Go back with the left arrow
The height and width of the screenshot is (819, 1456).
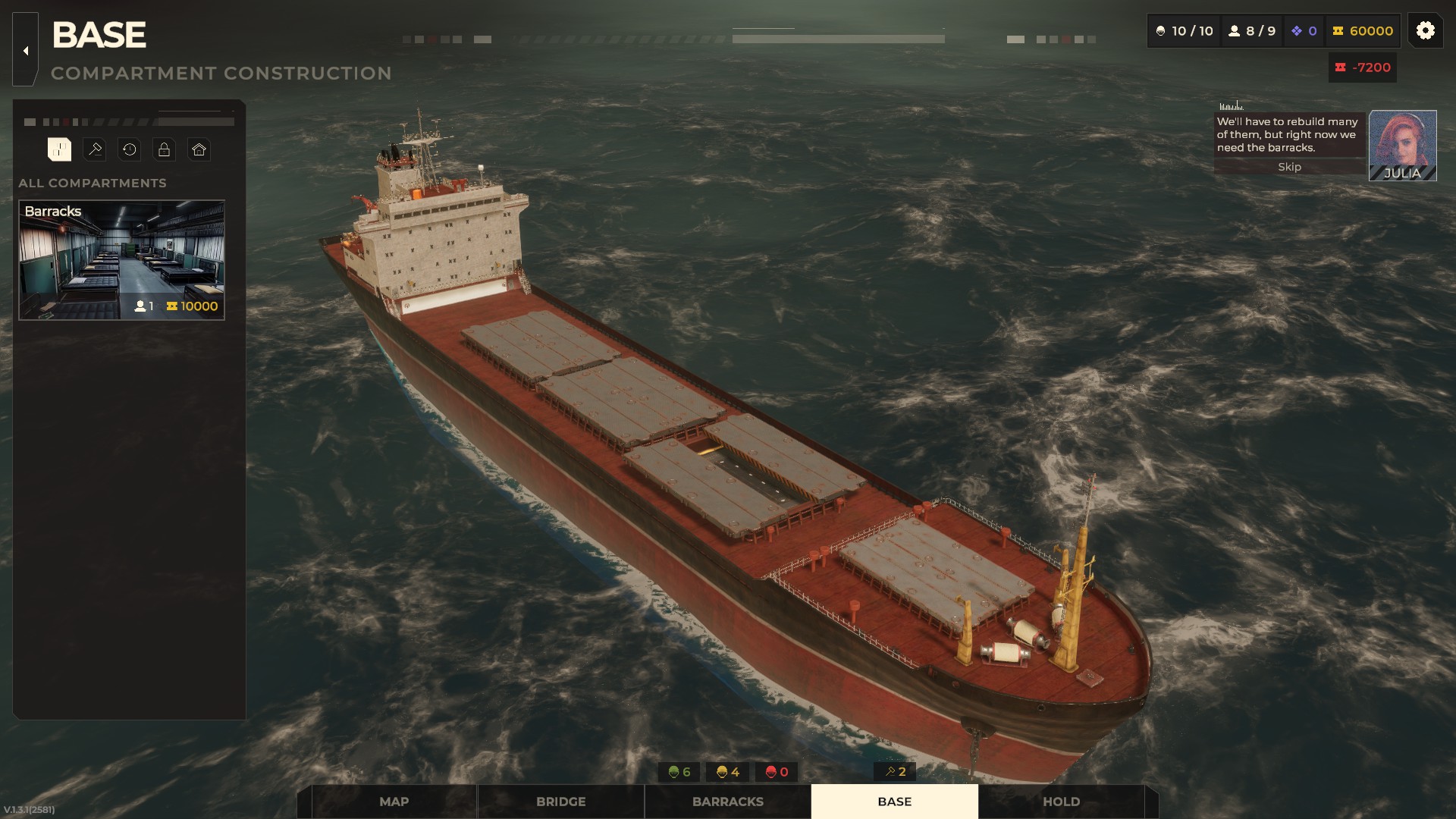tap(25, 51)
